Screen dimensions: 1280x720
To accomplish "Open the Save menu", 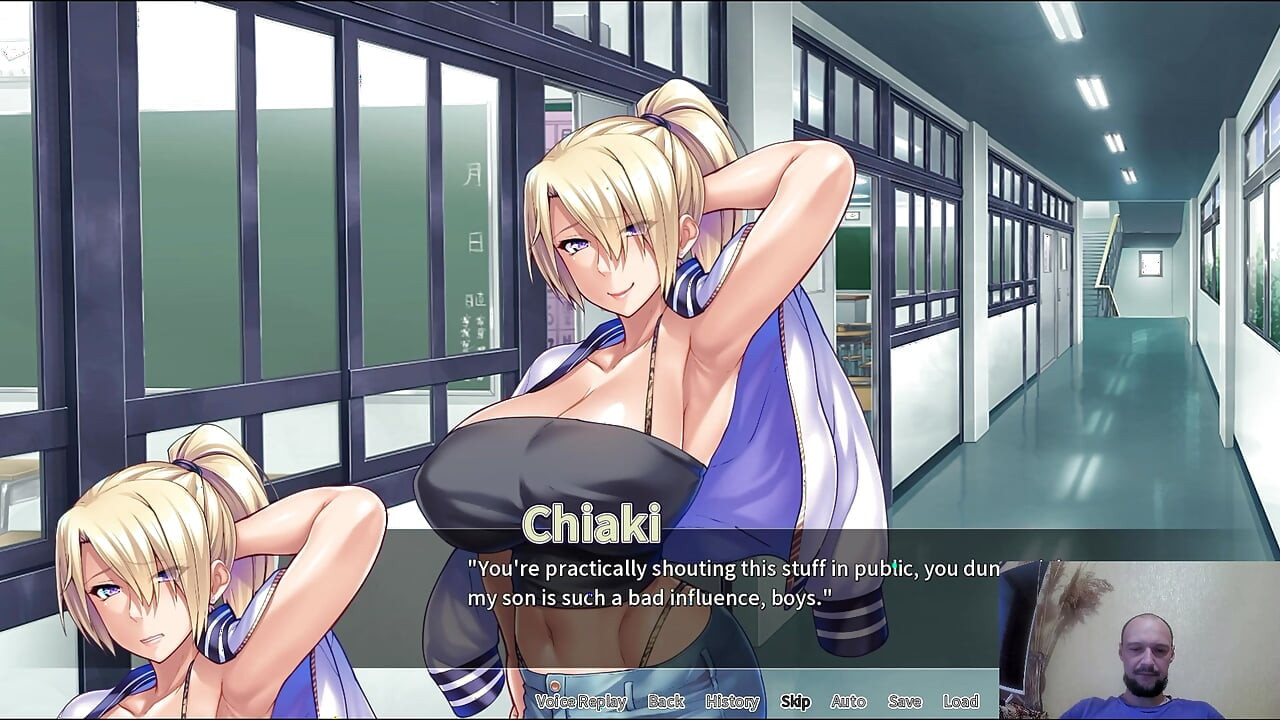I will point(904,701).
